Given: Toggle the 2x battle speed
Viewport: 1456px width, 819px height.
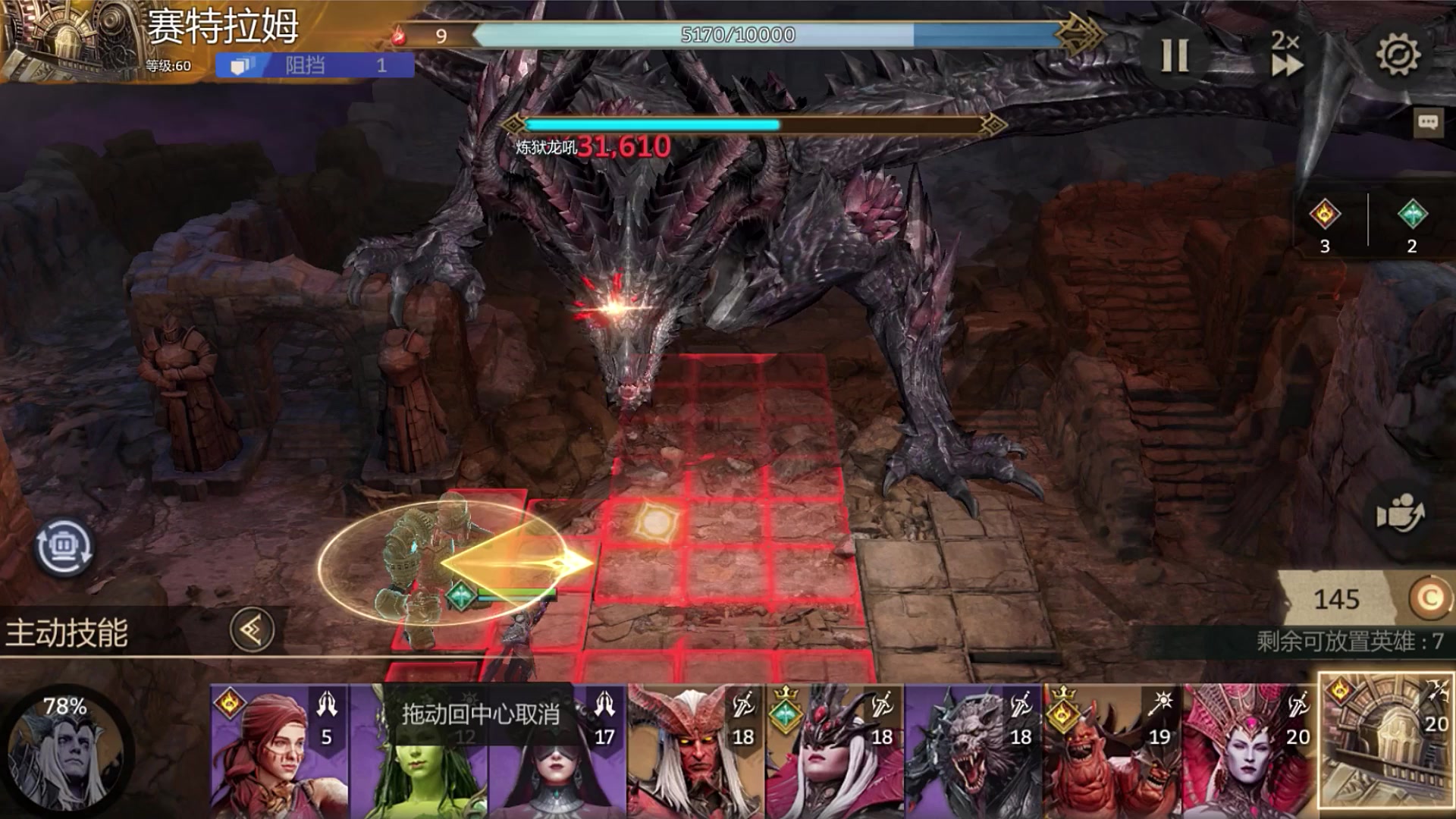Looking at the screenshot, I should click(x=1286, y=55).
